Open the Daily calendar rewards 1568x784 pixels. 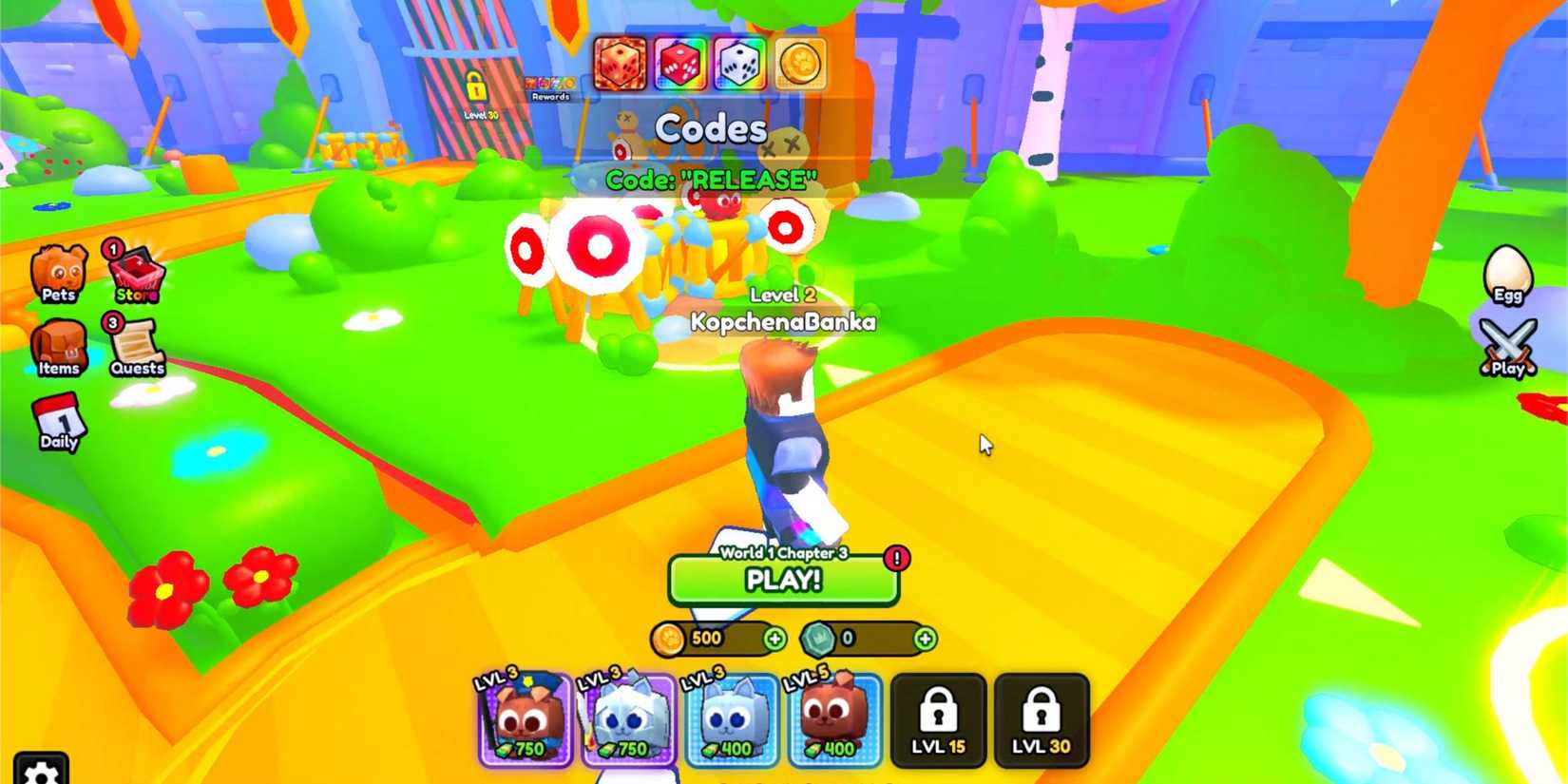[59, 423]
